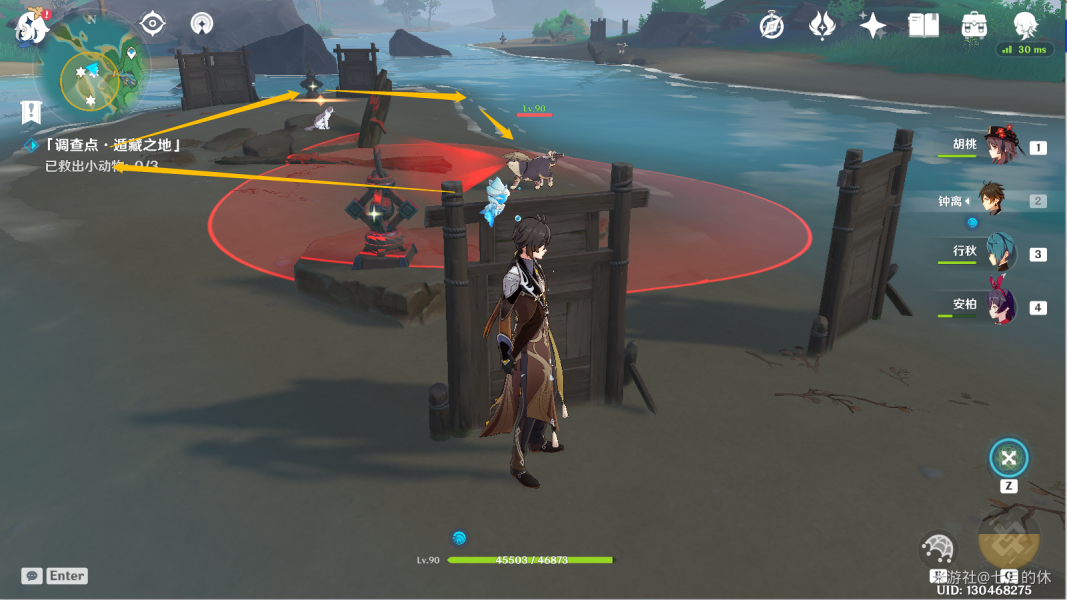The image size is (1067, 600).
Task: Toggle the eye-shaped elemental sight icon
Action: tap(152, 23)
